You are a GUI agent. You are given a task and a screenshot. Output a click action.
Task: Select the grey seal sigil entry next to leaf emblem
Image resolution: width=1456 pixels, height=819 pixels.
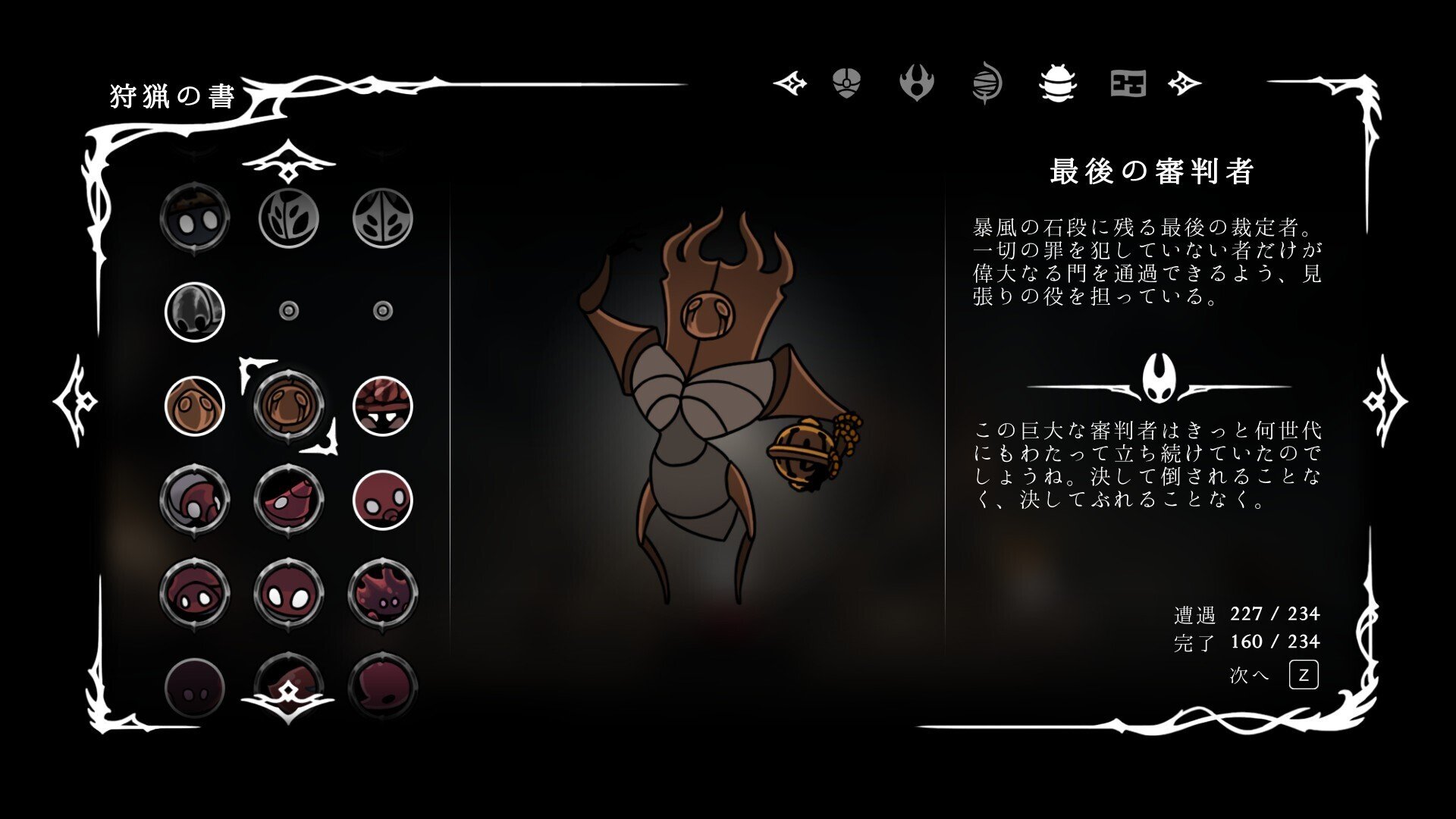(383, 218)
